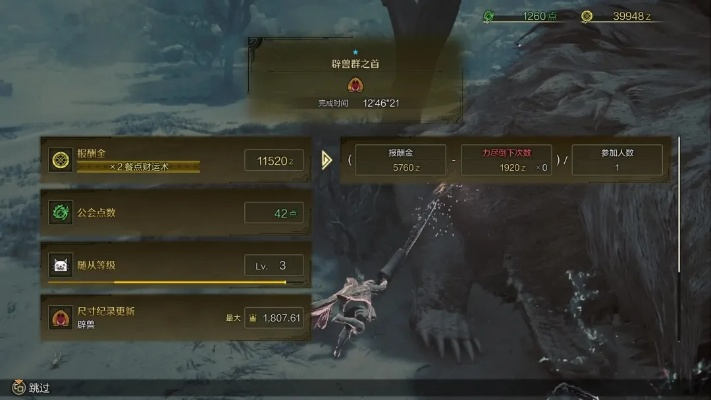This screenshot has width=711, height=400.
Task: Select the 尺寸纪录更新 size record row
Action: tap(175, 317)
